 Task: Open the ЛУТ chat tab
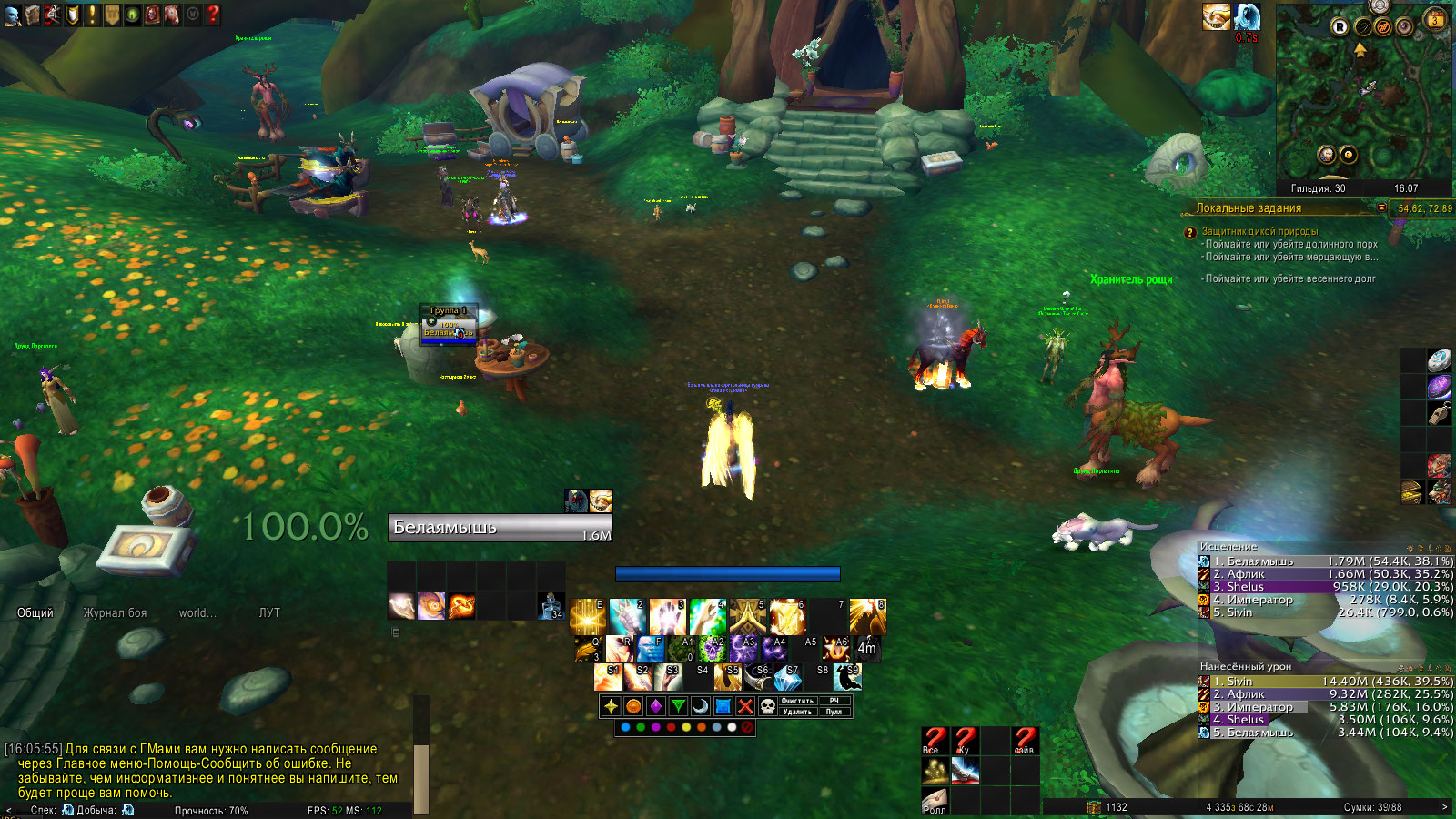coord(269,613)
